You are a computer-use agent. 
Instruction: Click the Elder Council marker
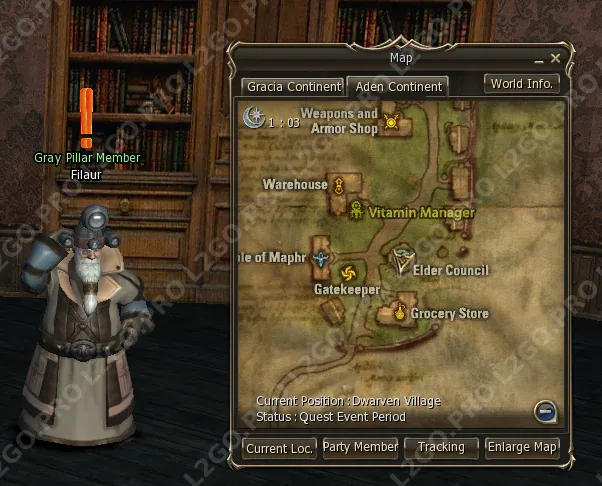click(402, 259)
